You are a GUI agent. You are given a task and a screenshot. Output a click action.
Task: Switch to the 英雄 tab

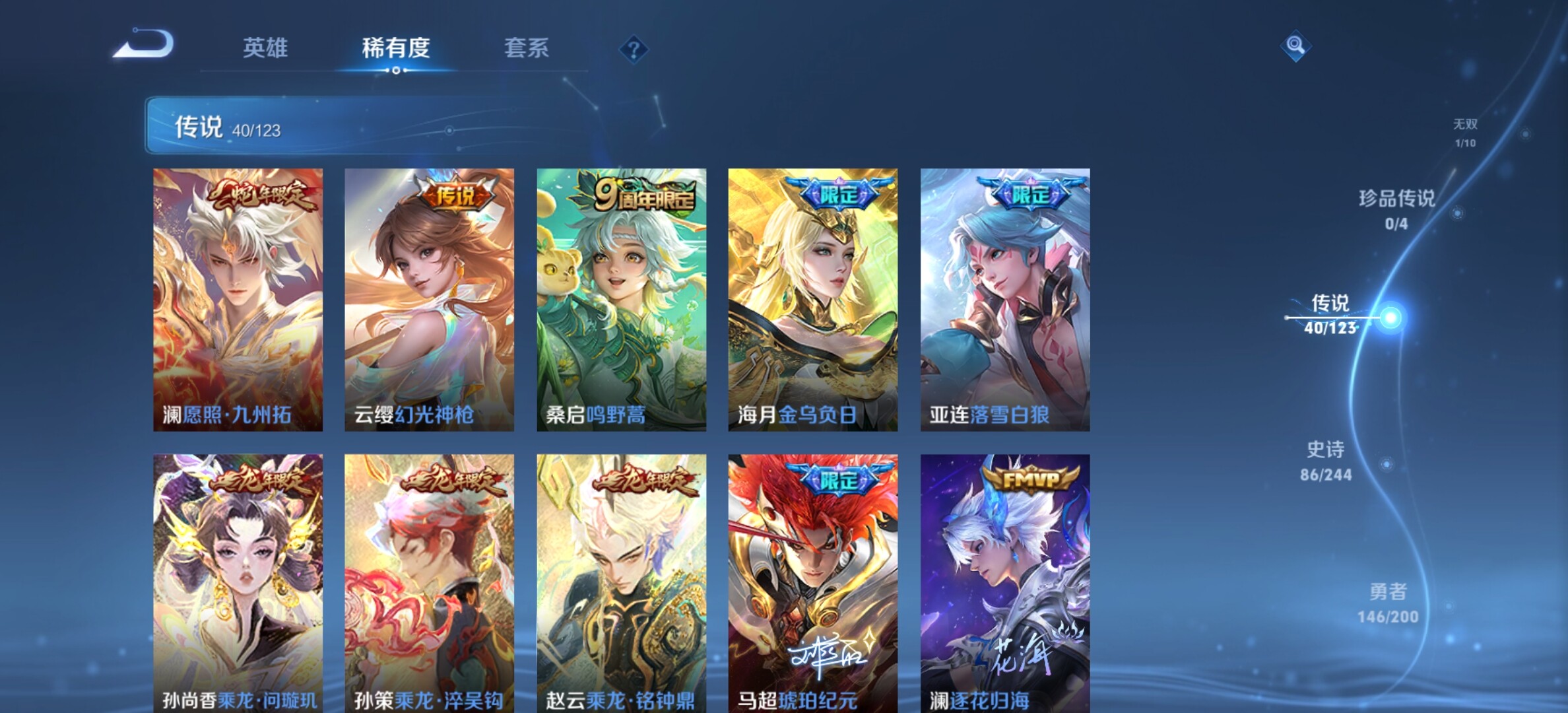265,48
